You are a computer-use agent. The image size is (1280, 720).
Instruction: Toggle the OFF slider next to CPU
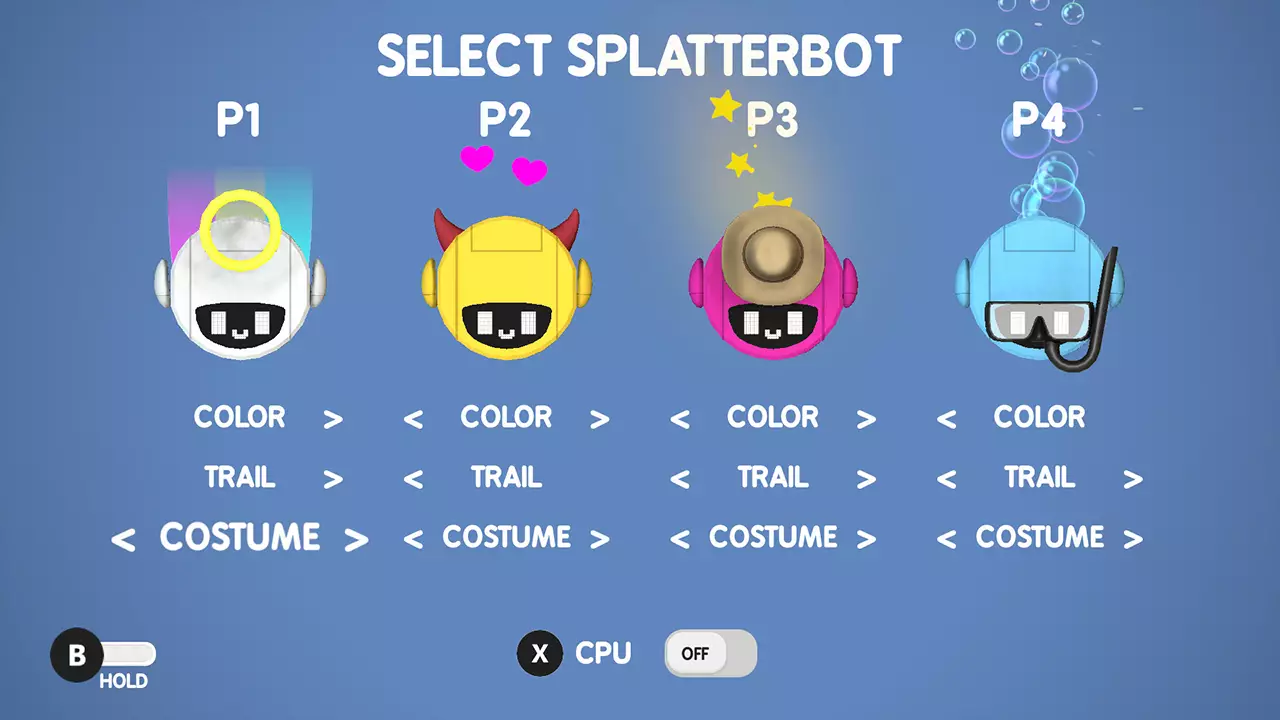point(710,653)
